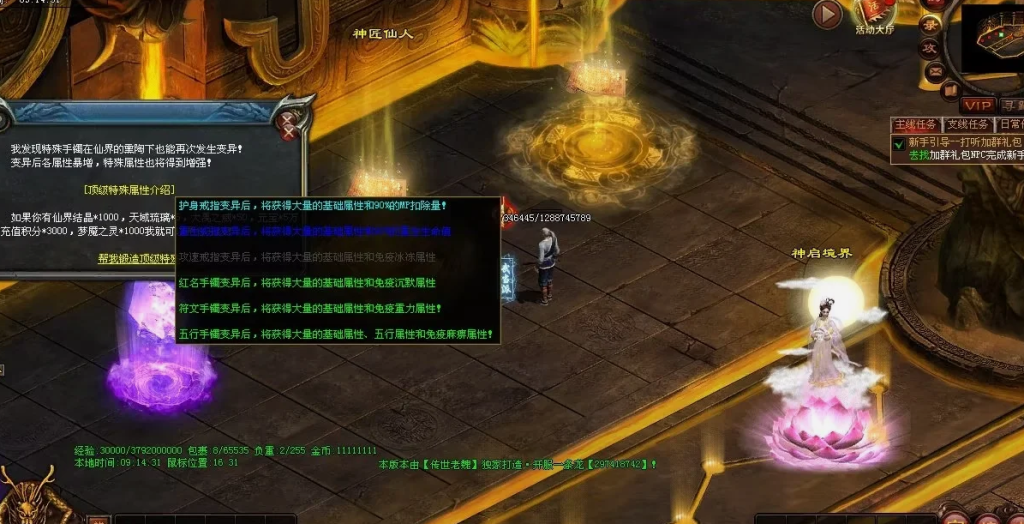Toggle the green checkmark on the newbie quest

899,143
